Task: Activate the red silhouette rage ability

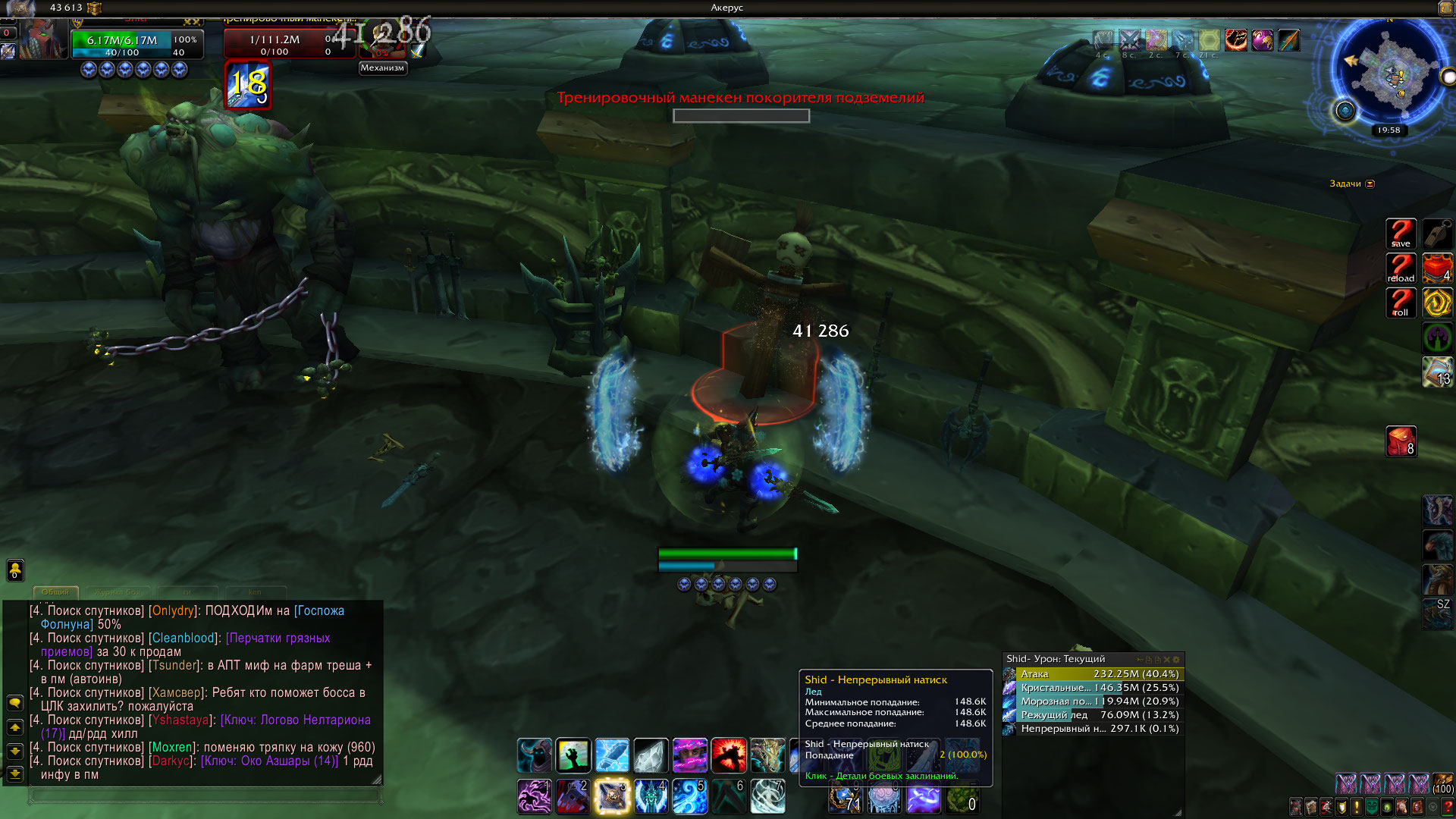Action: tap(728, 755)
